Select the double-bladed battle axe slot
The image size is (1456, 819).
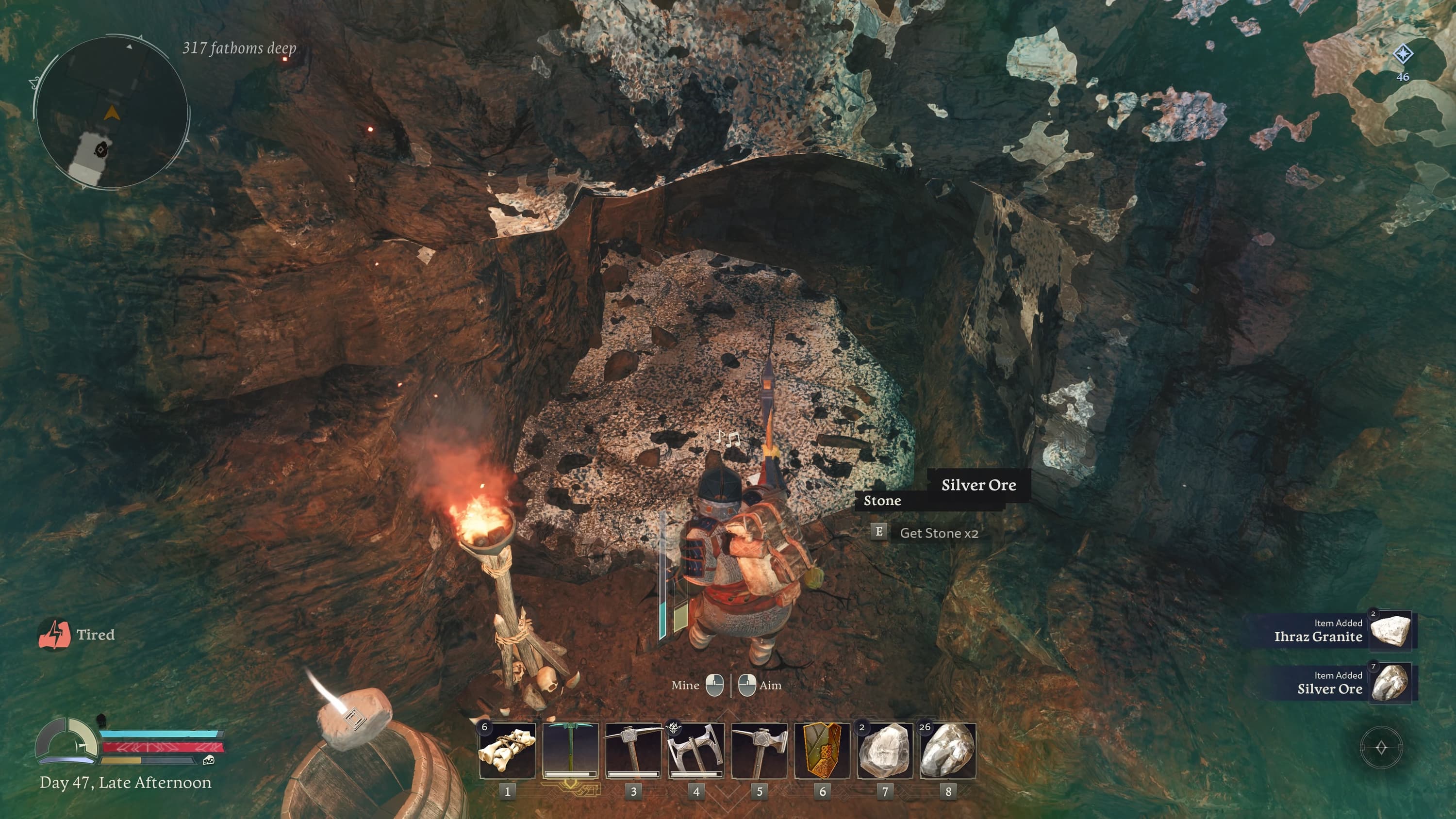pyautogui.click(x=696, y=750)
